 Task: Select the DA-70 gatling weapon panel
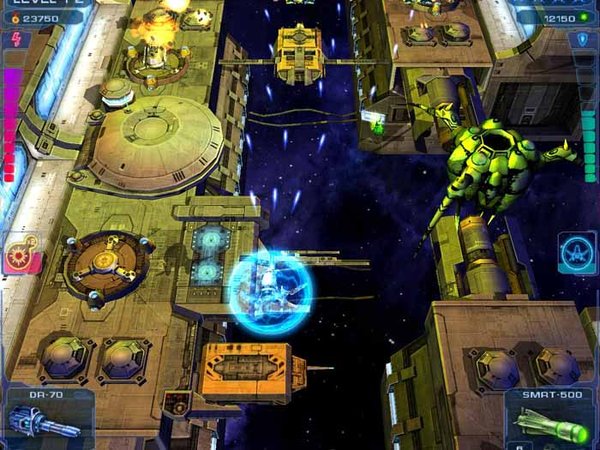44,417
